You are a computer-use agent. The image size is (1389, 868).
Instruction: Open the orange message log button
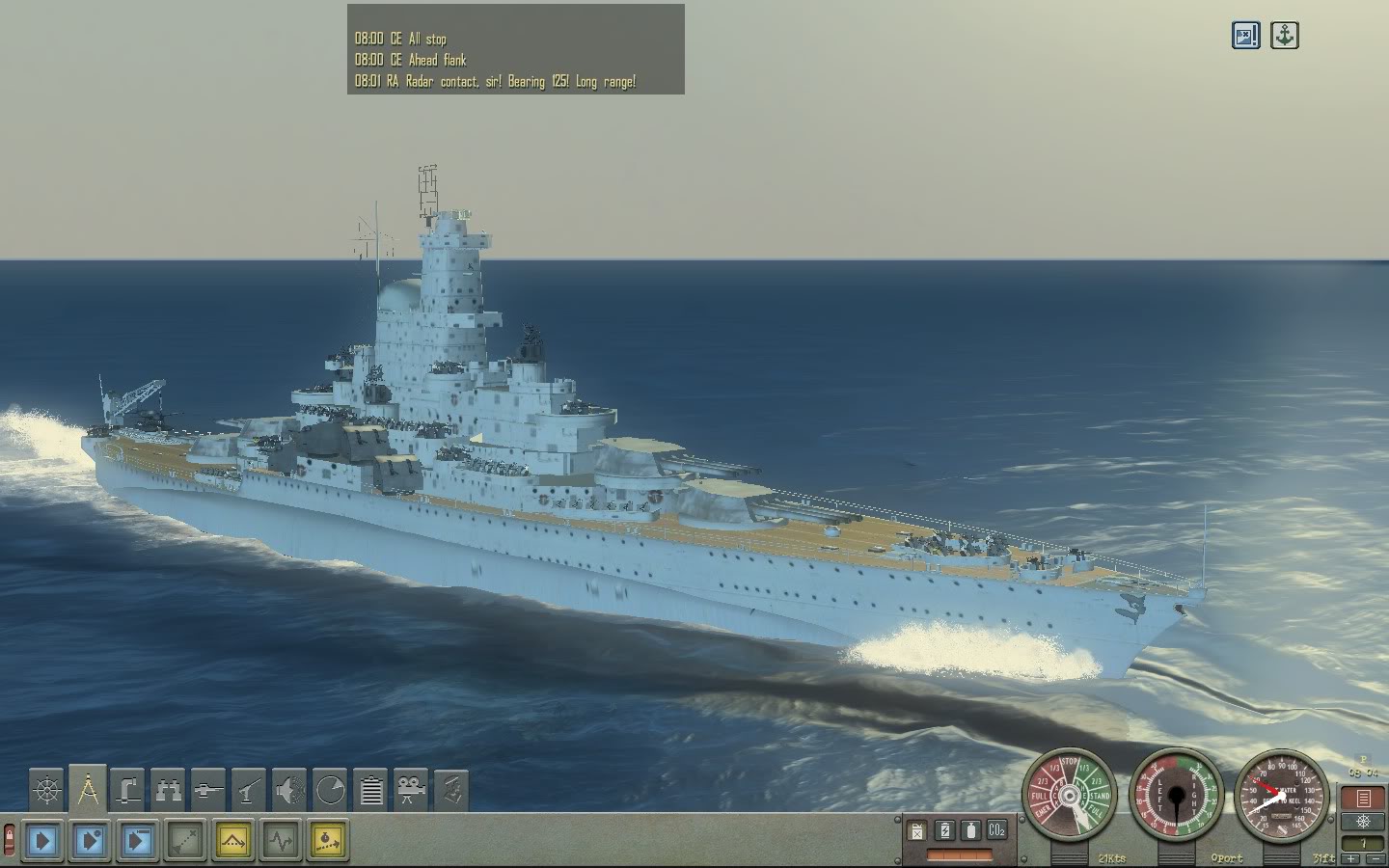pos(1363,799)
